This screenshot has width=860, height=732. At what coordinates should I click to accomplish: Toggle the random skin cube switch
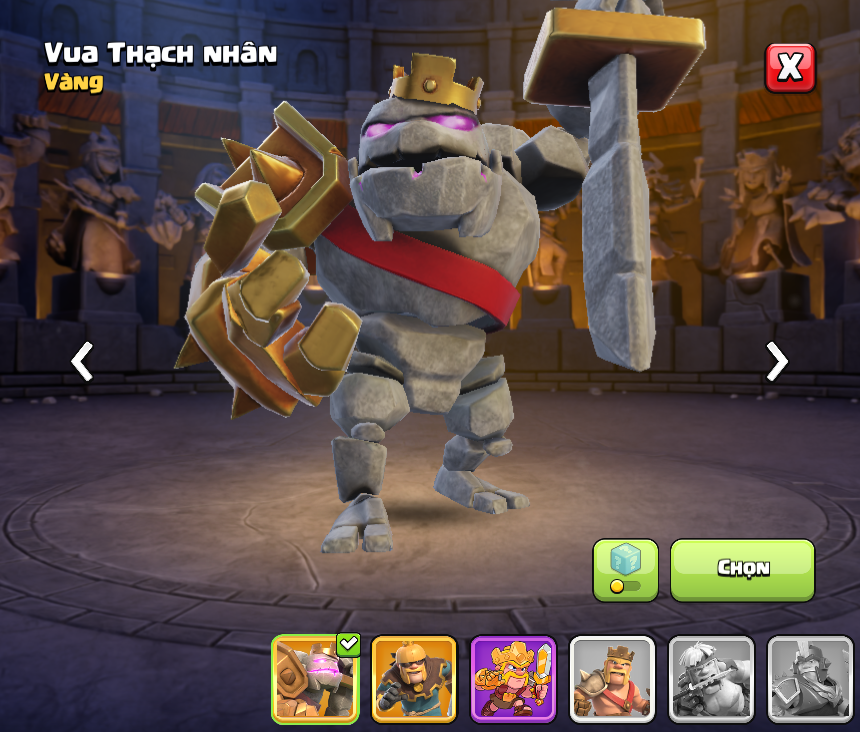[x=625, y=570]
